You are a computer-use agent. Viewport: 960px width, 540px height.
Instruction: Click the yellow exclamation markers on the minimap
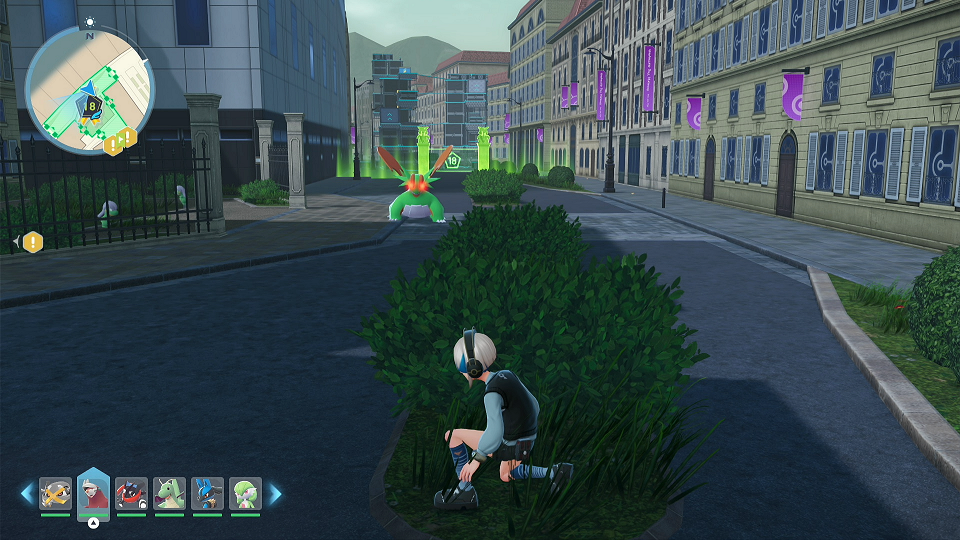coord(119,141)
